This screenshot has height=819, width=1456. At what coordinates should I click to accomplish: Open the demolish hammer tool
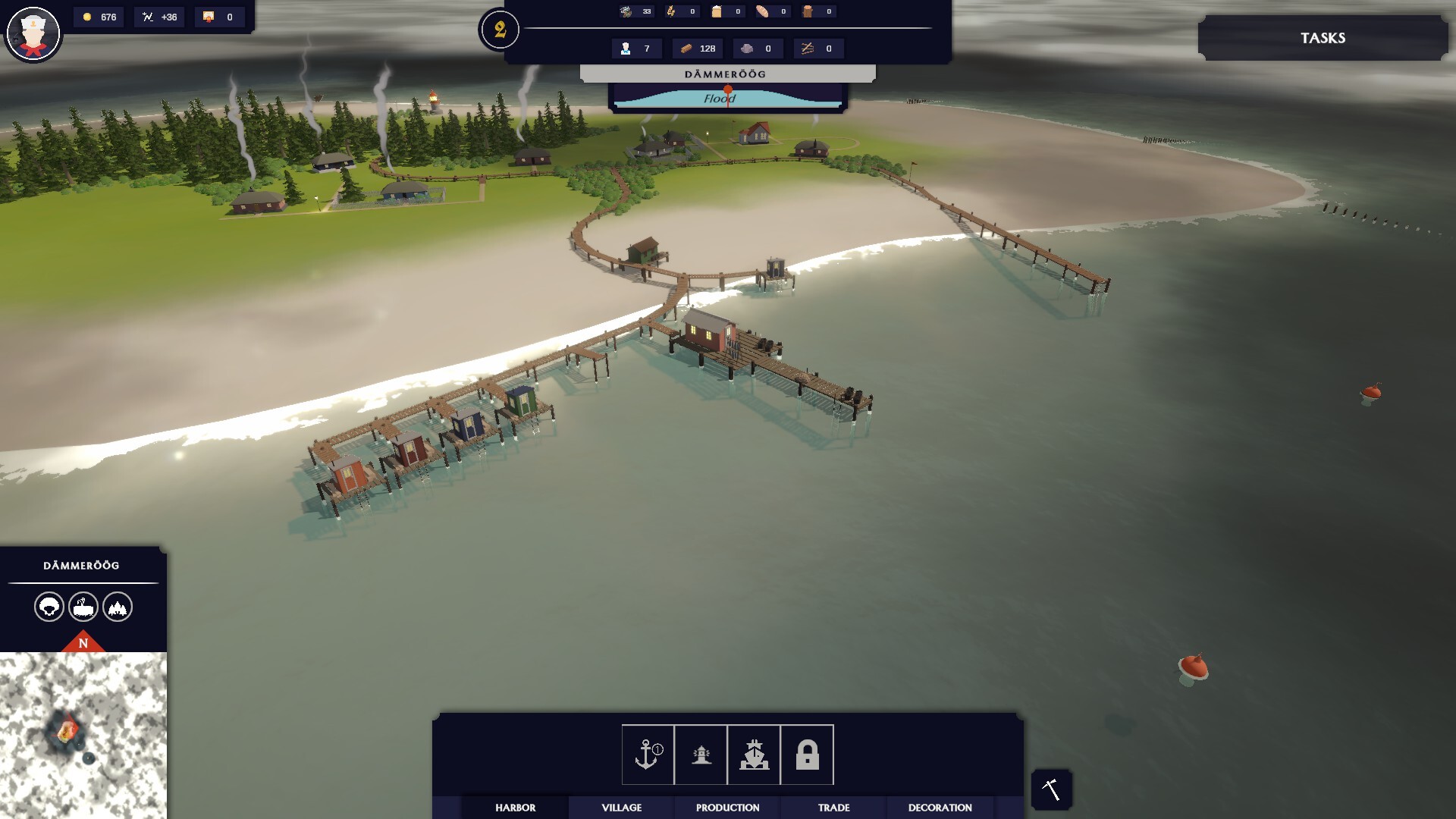(x=1051, y=789)
